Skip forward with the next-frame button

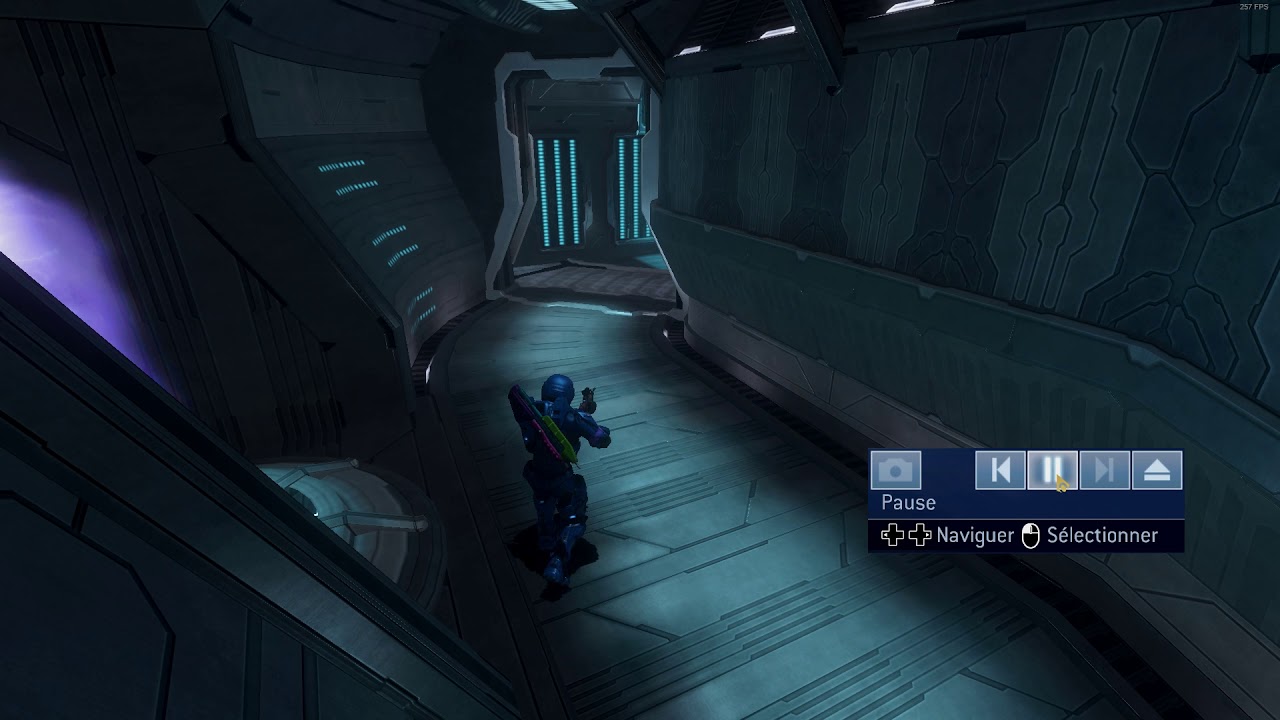(1104, 471)
